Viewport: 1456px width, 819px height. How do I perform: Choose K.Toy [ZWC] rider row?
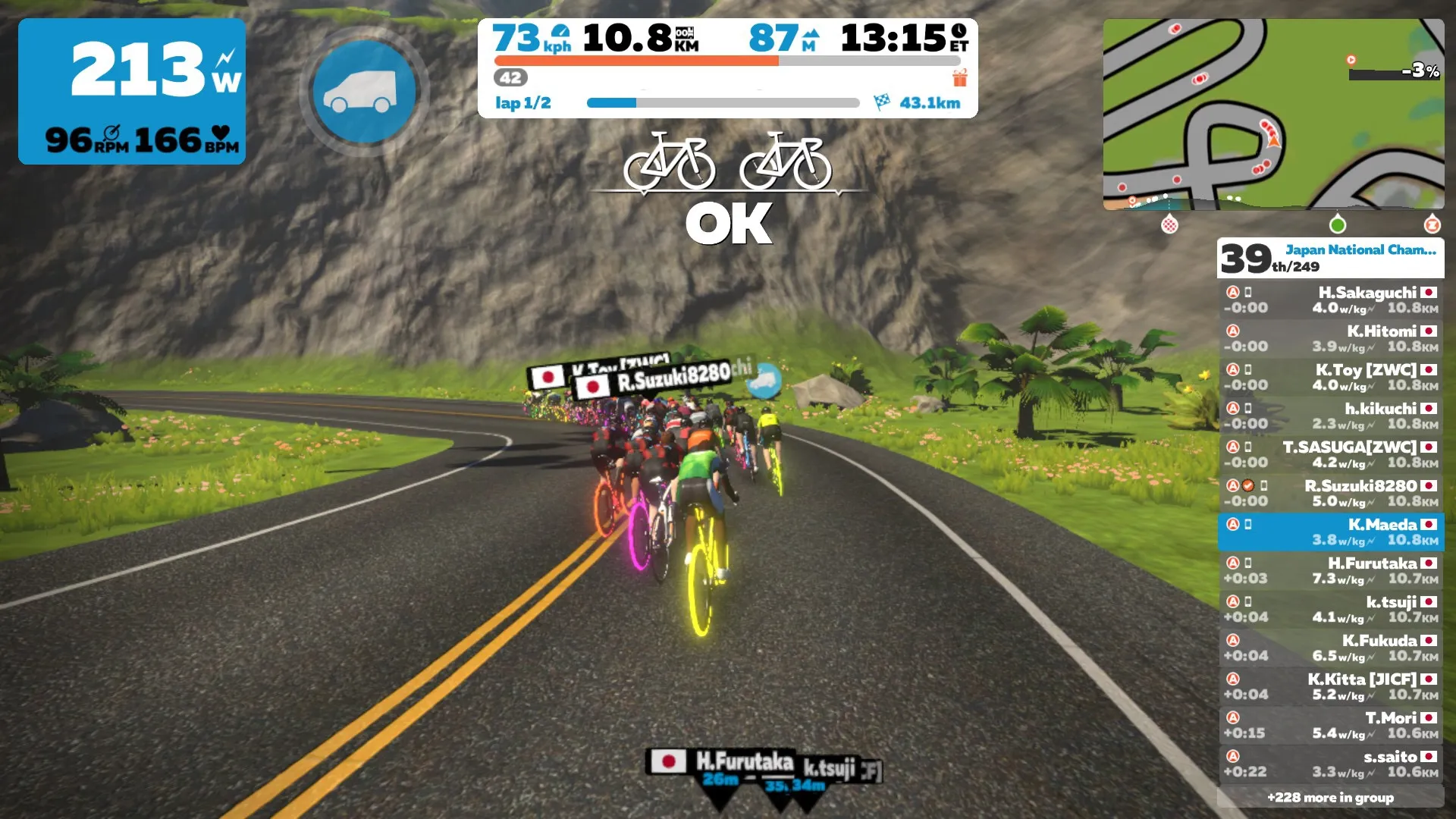pyautogui.click(x=1330, y=378)
